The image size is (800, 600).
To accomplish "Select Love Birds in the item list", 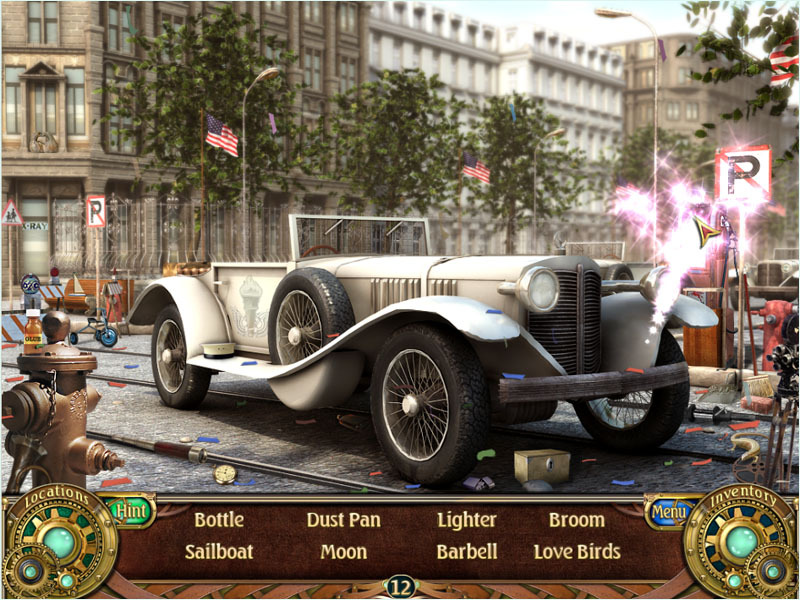I will point(576,551).
